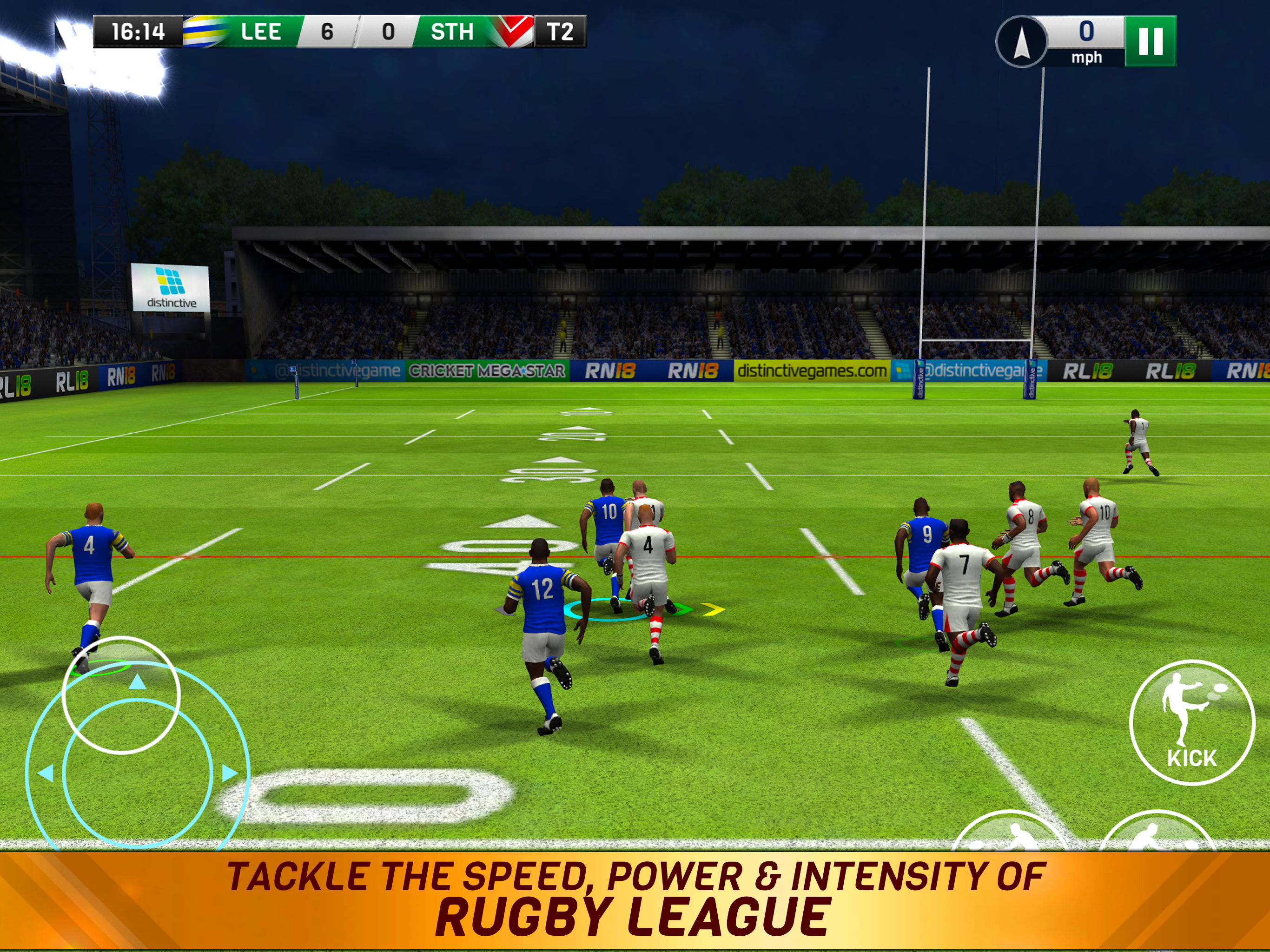The width and height of the screenshot is (1270, 952).
Task: Tap the joystick's right arrow
Action: pos(229,773)
